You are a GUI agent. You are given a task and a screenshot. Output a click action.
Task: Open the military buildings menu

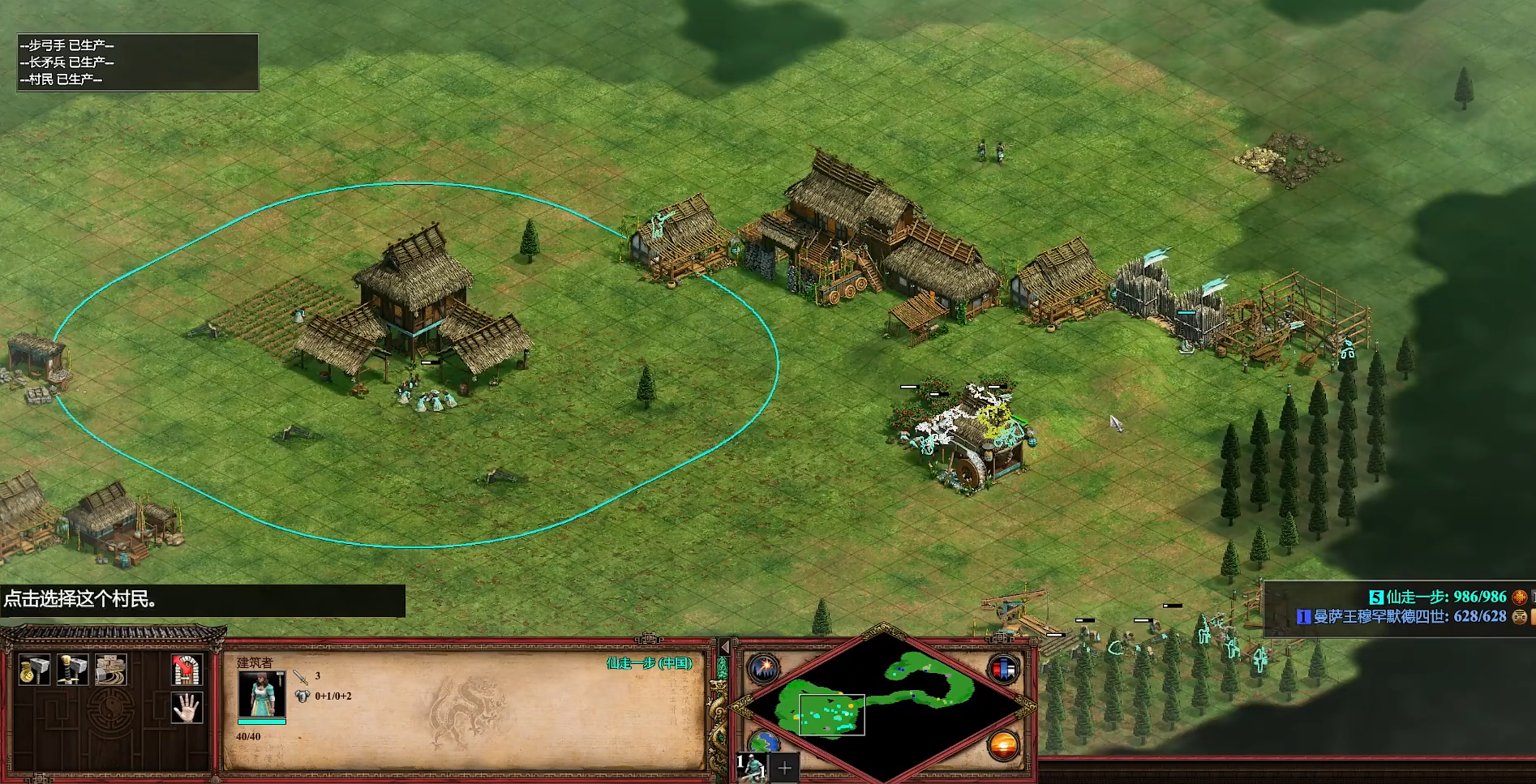pyautogui.click(x=72, y=670)
